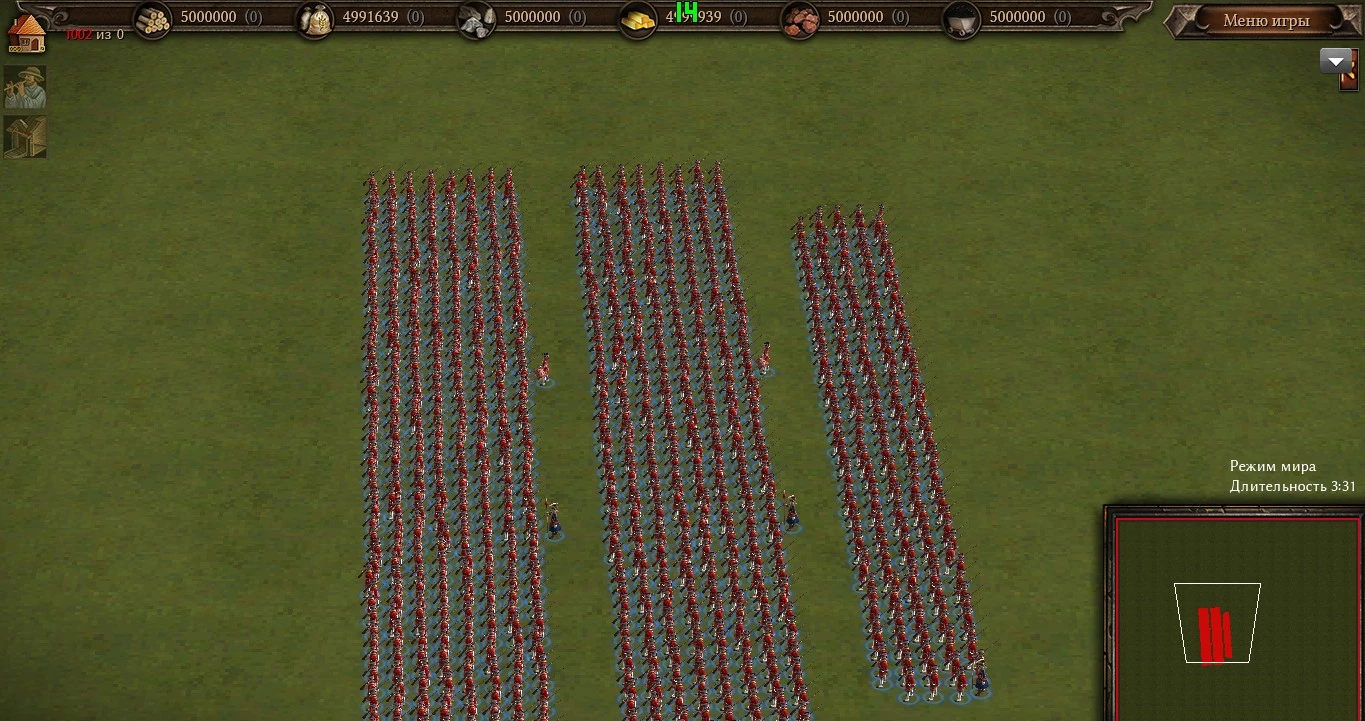Click the green framerate counter in the top bar
The height and width of the screenshot is (721, 1365).
click(x=684, y=13)
